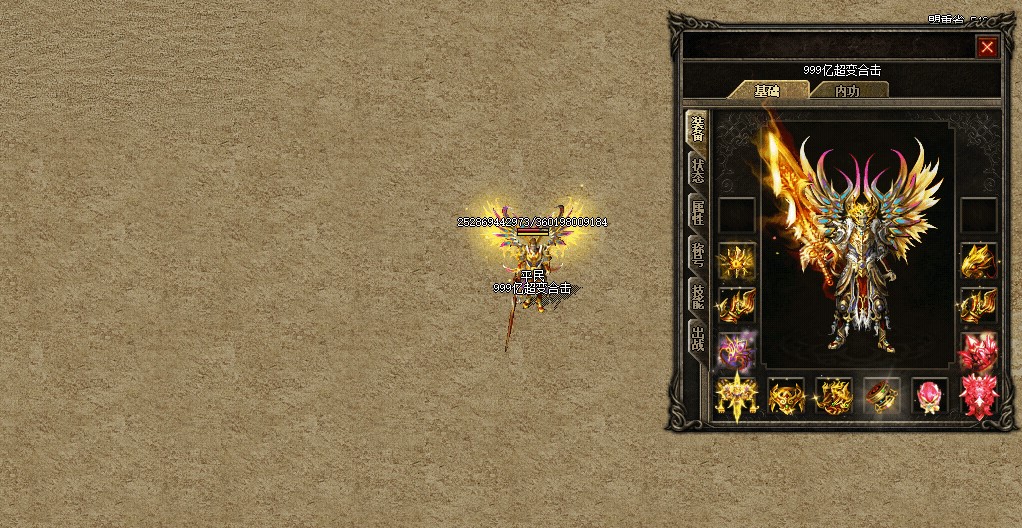1022x528 pixels.
Task: Switch to the 技能 side tab
Action: 697,295
